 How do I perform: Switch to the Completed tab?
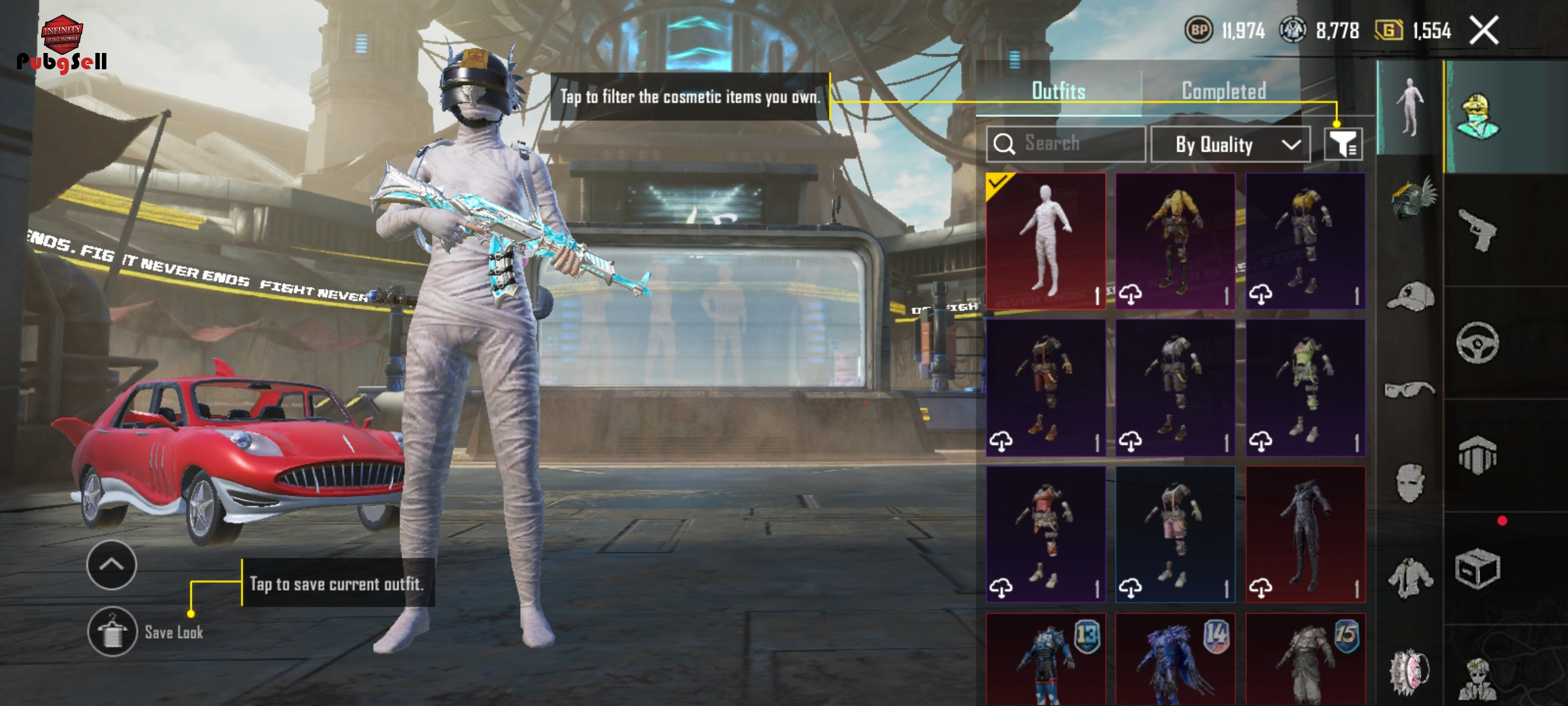click(1224, 91)
